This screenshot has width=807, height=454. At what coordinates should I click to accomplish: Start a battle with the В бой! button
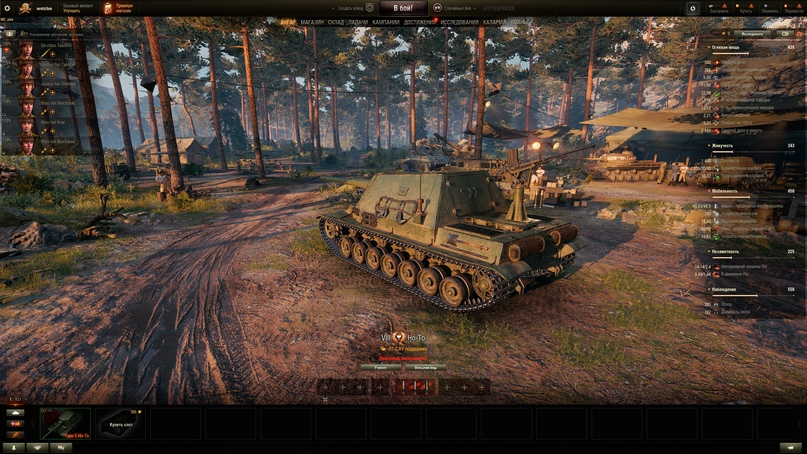coord(403,8)
